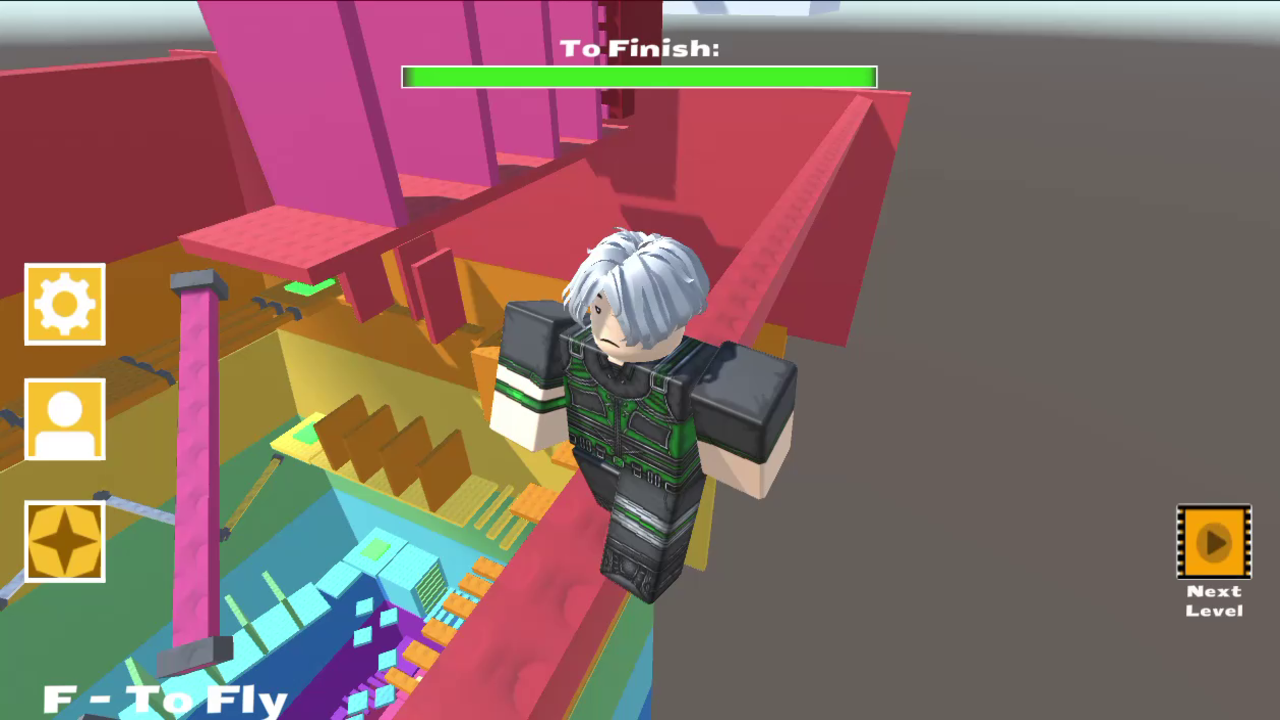Click the To Finish header label
Image resolution: width=1280 pixels, height=720 pixels.
(639, 46)
